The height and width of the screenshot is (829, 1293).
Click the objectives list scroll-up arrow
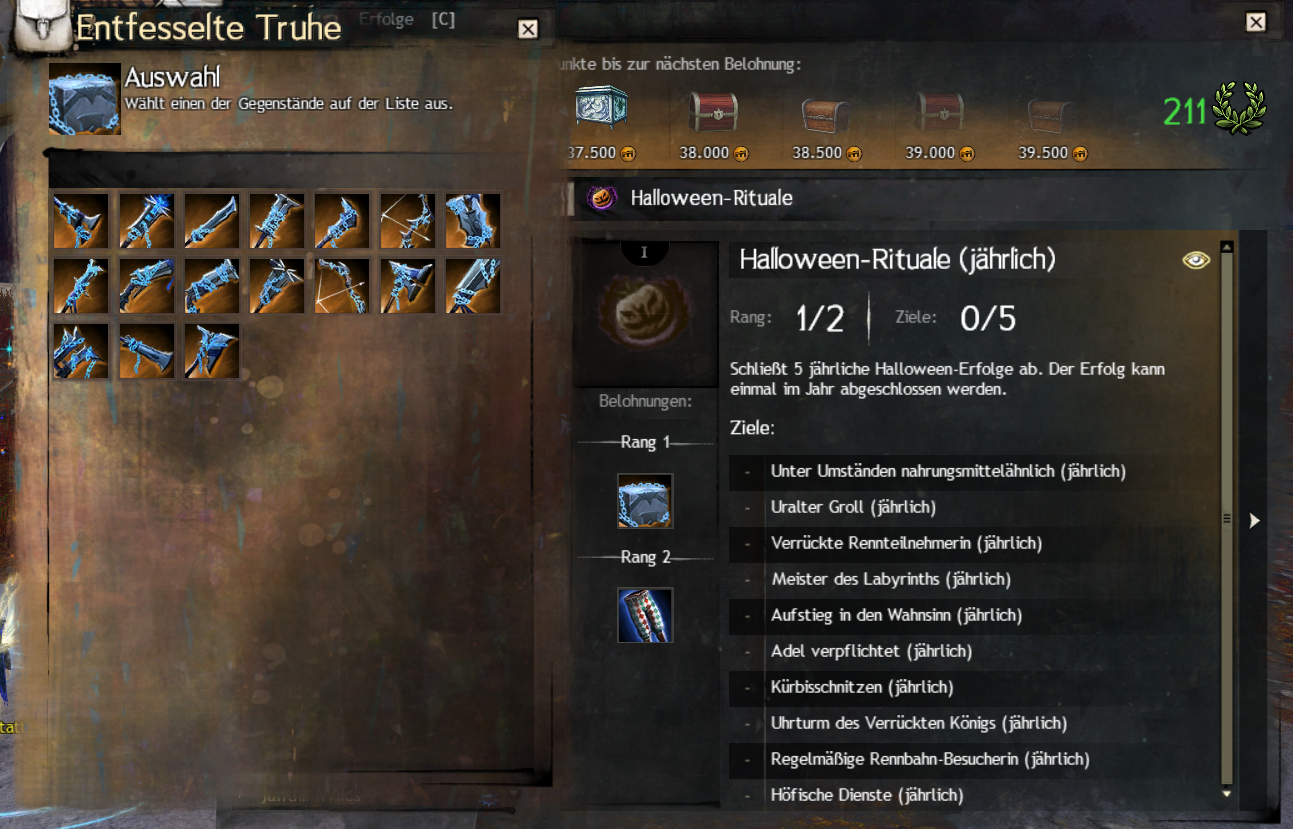pos(1227,247)
